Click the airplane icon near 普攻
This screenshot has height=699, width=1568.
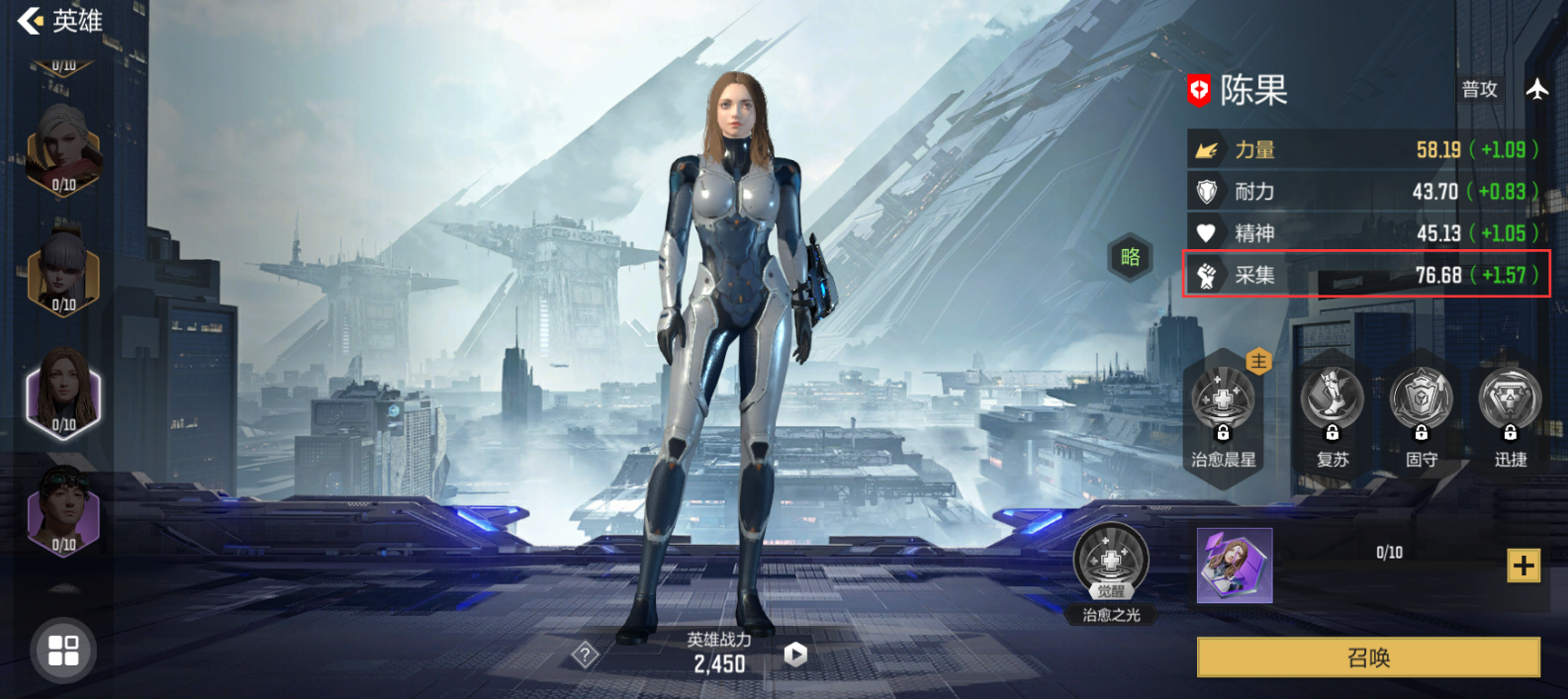1536,89
